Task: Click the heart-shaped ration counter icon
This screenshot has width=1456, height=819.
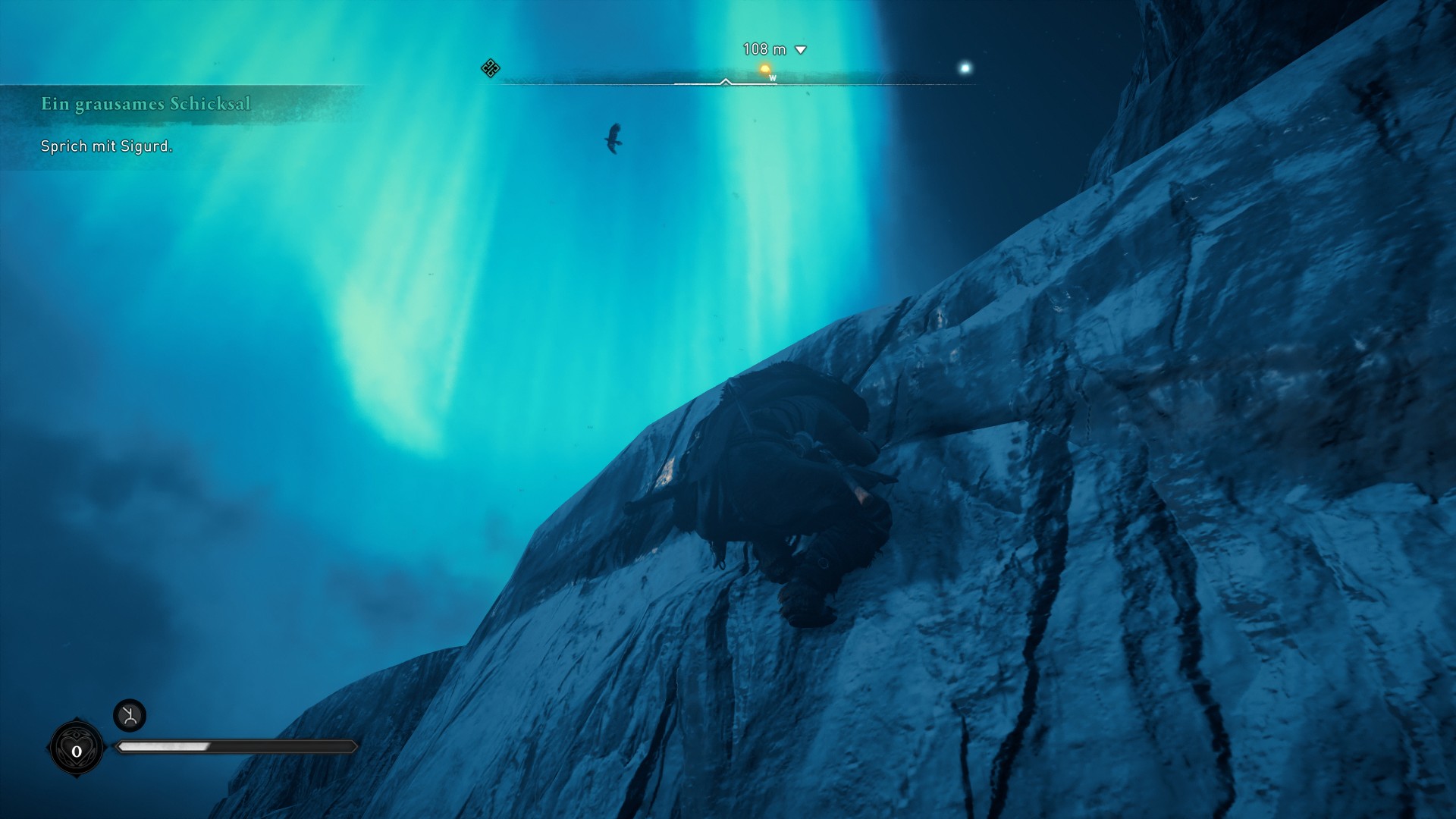Action: click(x=77, y=750)
